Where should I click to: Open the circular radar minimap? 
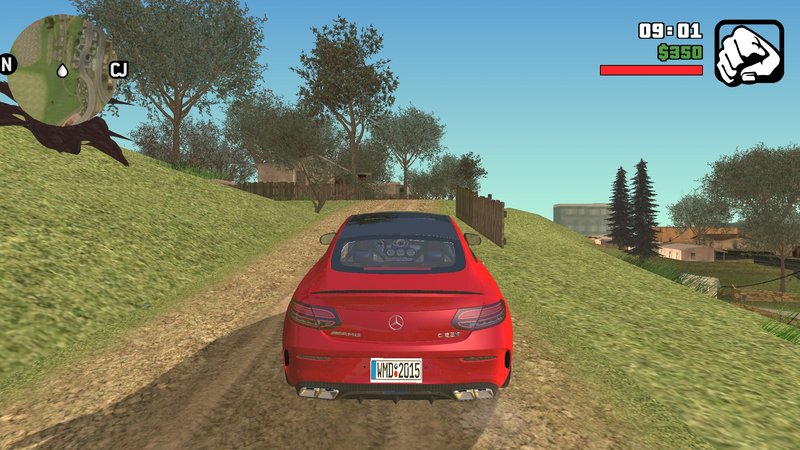pyautogui.click(x=62, y=70)
